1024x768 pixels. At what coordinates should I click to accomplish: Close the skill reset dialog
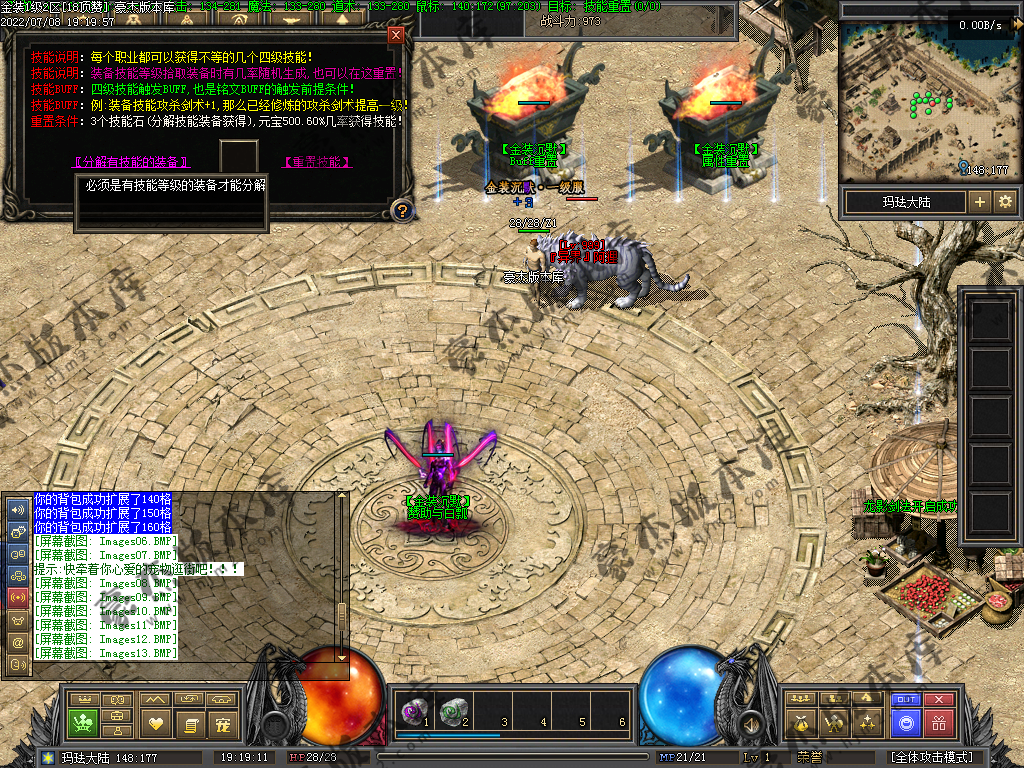(x=396, y=36)
